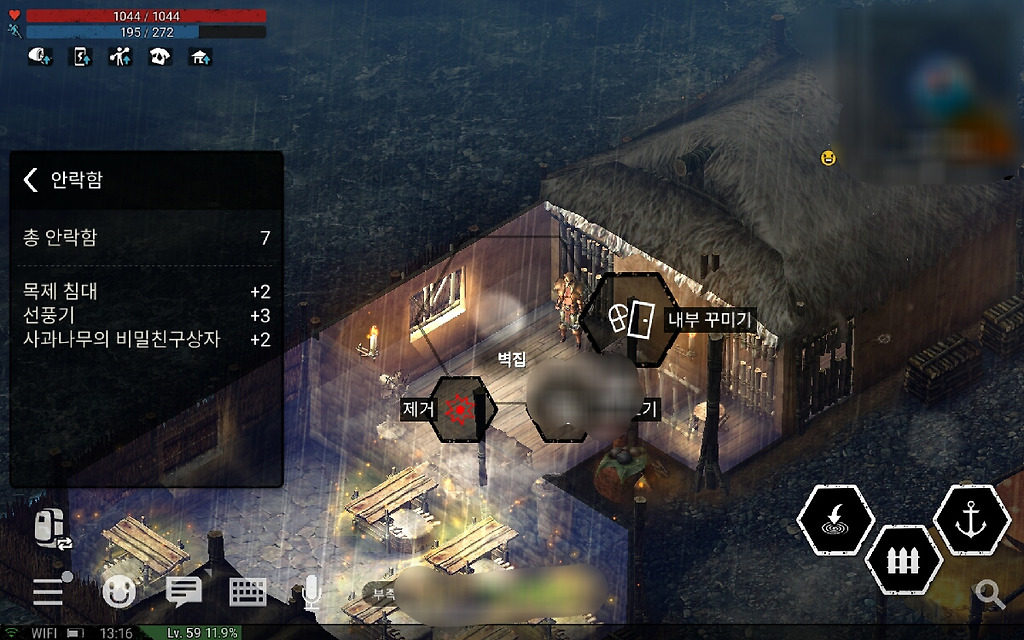The image size is (1024, 640).
Task: Open the three-line main menu
Action: 49,592
